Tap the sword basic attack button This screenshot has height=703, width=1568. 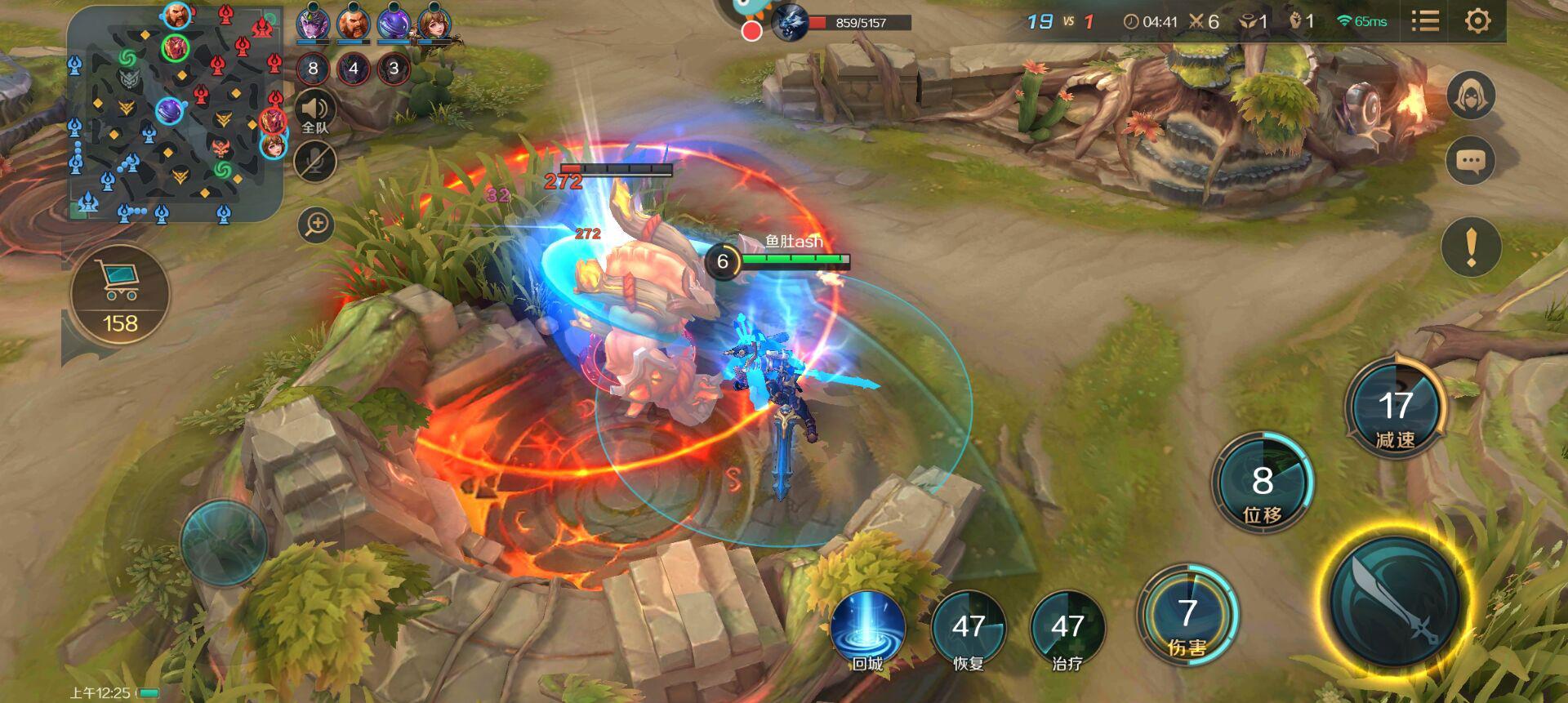1396,601
